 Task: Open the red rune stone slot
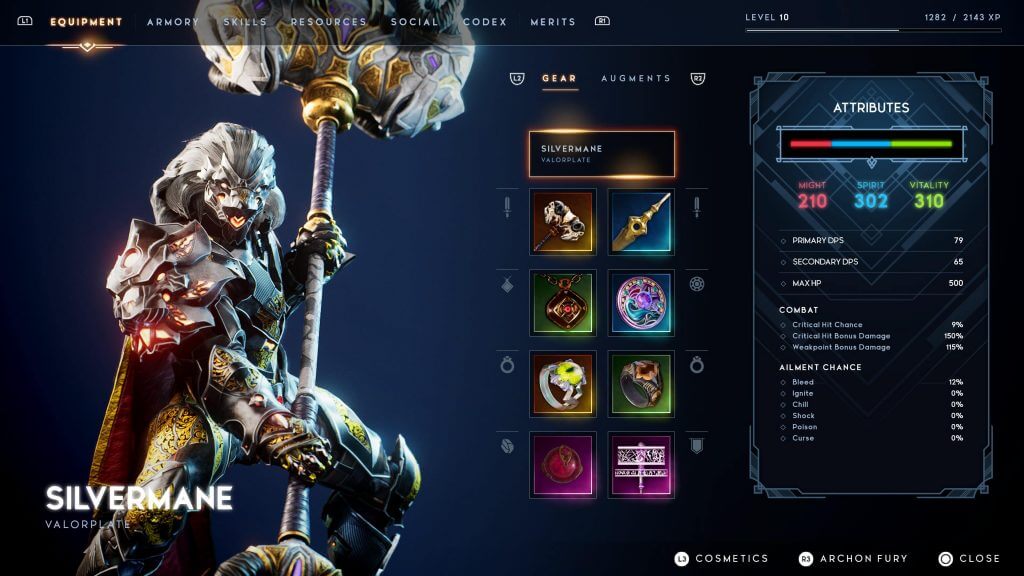click(x=563, y=465)
